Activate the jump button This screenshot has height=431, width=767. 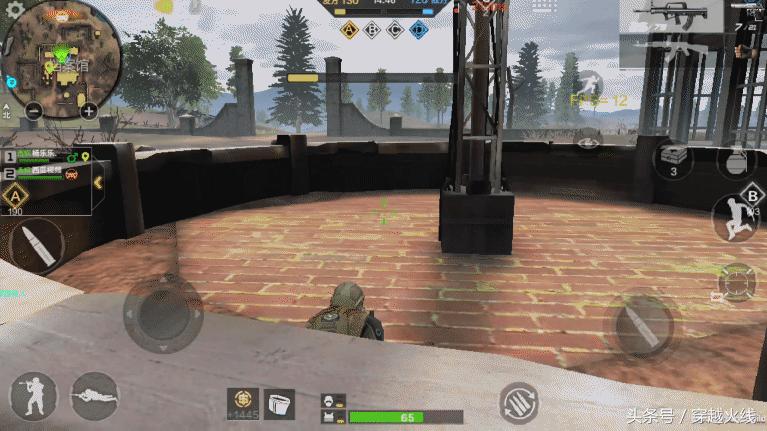[735, 217]
